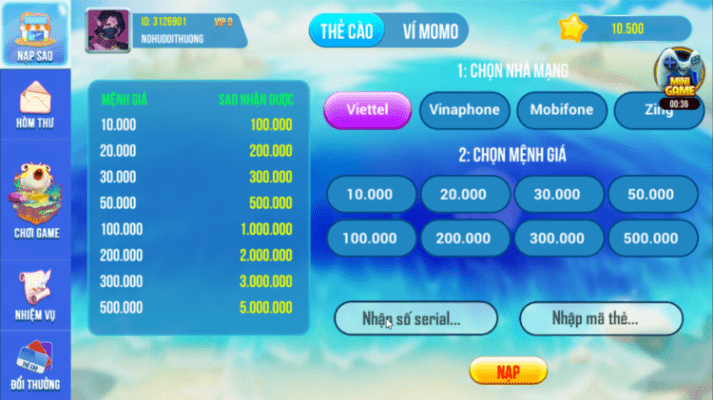The width and height of the screenshot is (713, 400).
Task: Open the Đổi Thưởng rewards menu
Action: (35, 364)
